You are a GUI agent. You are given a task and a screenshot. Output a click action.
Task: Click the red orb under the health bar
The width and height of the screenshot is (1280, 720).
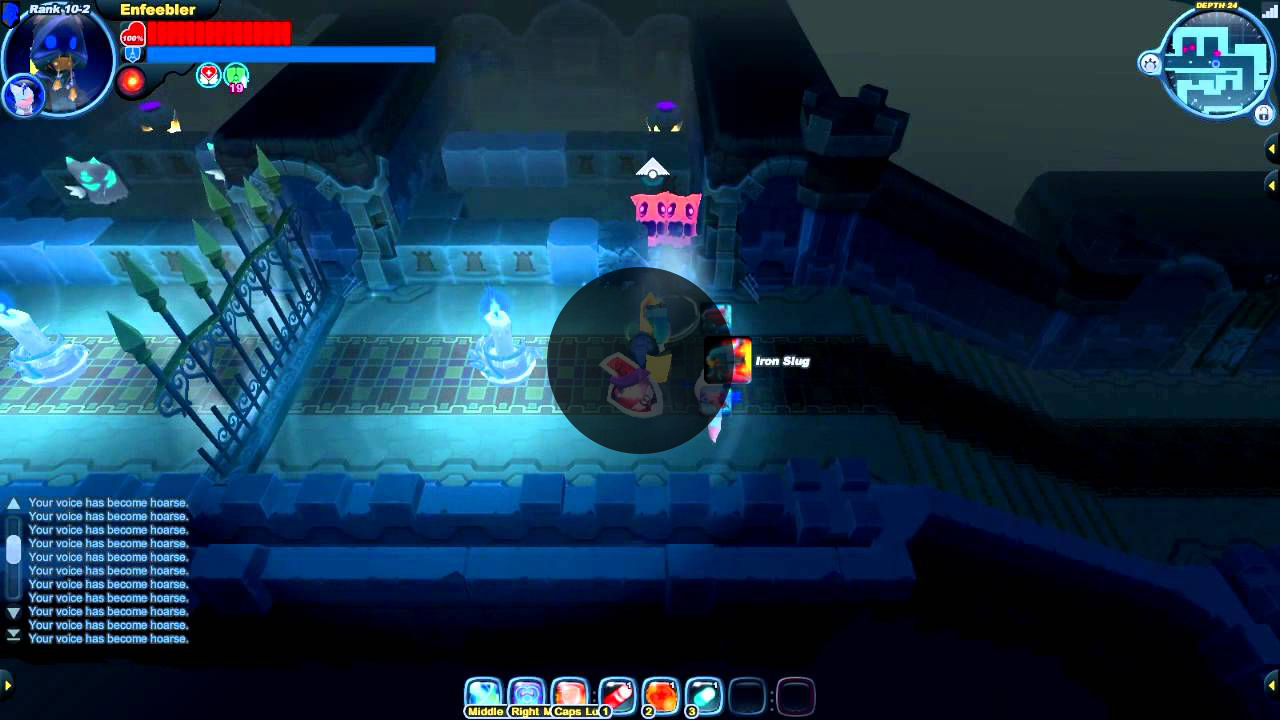pyautogui.click(x=132, y=81)
